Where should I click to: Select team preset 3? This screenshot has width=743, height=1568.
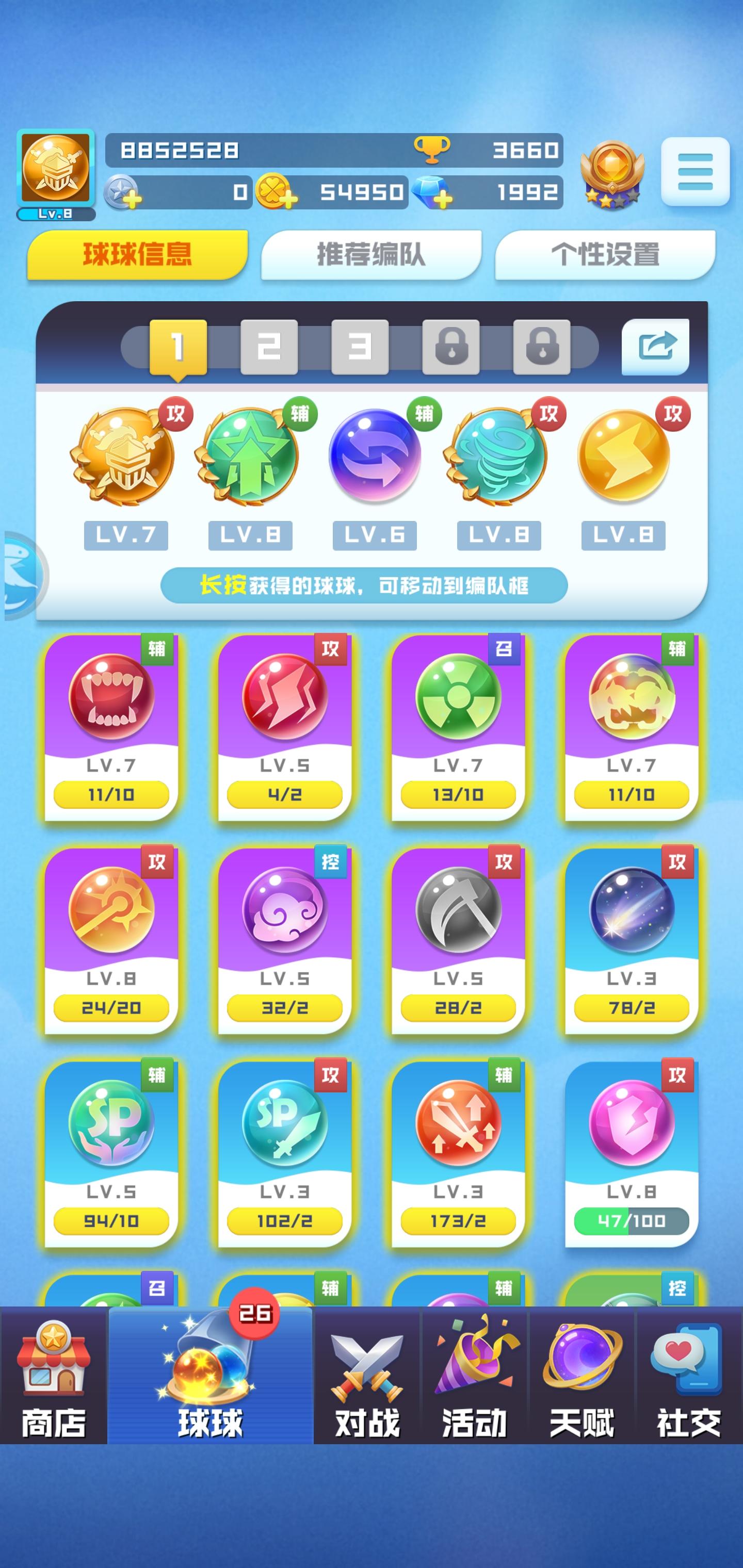tap(359, 346)
